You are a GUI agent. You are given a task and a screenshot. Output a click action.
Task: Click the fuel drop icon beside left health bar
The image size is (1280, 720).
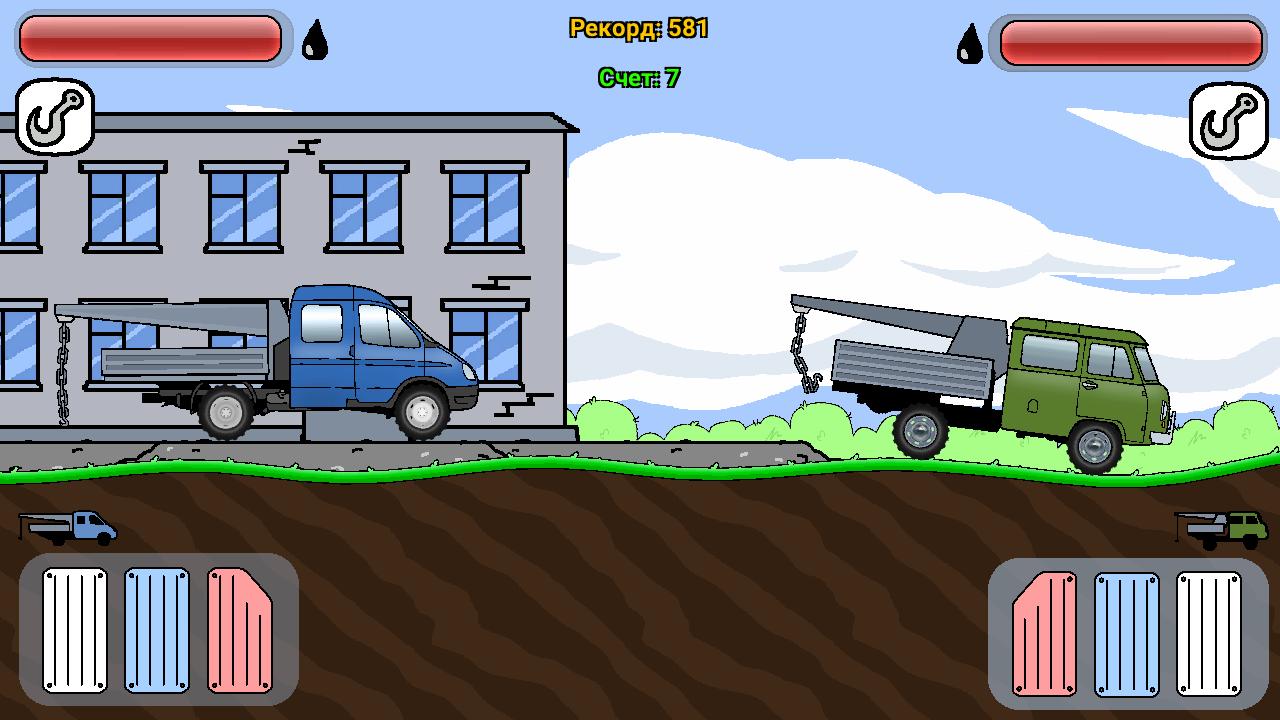pos(313,40)
